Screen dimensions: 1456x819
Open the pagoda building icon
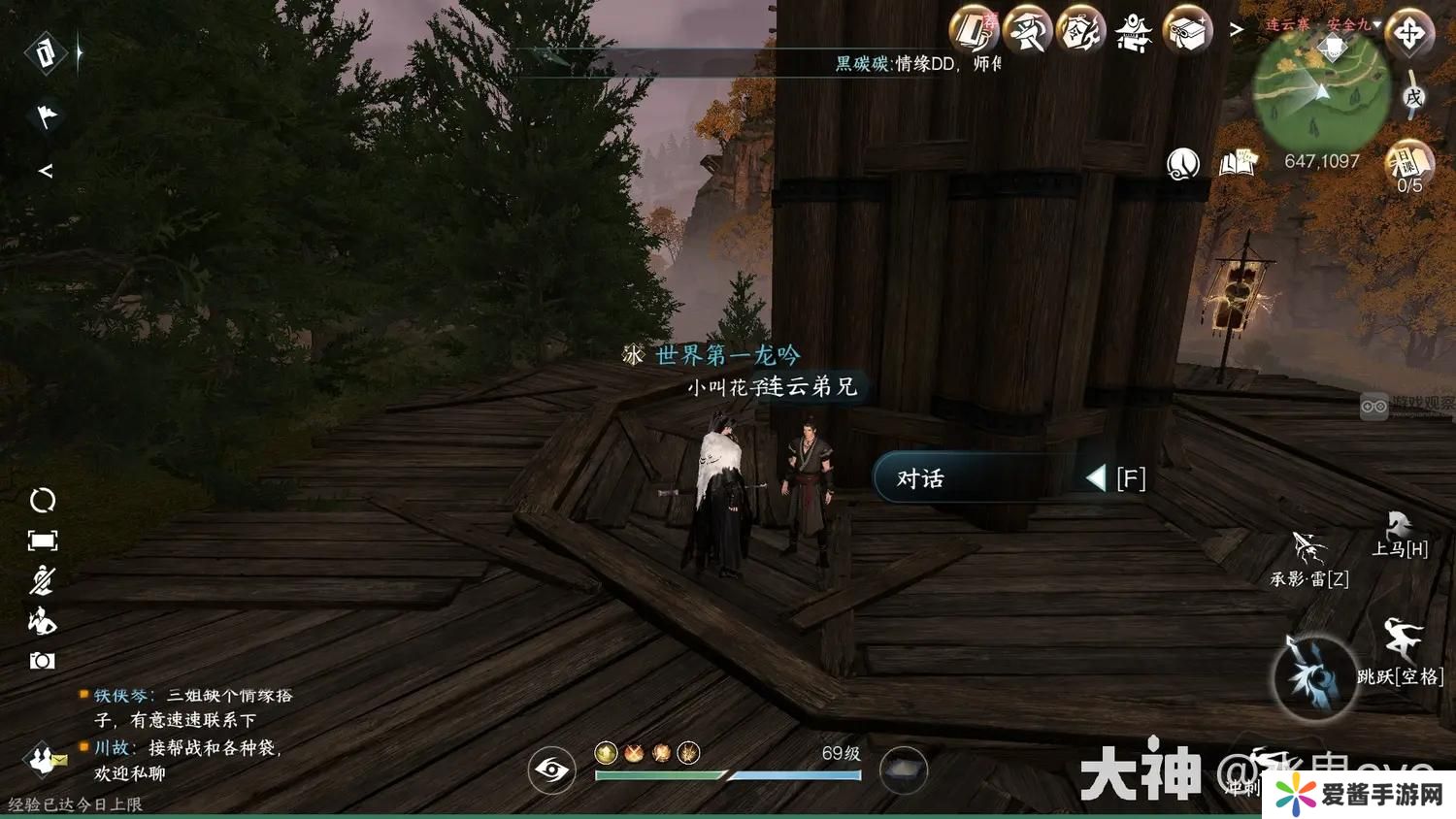coord(1134,32)
